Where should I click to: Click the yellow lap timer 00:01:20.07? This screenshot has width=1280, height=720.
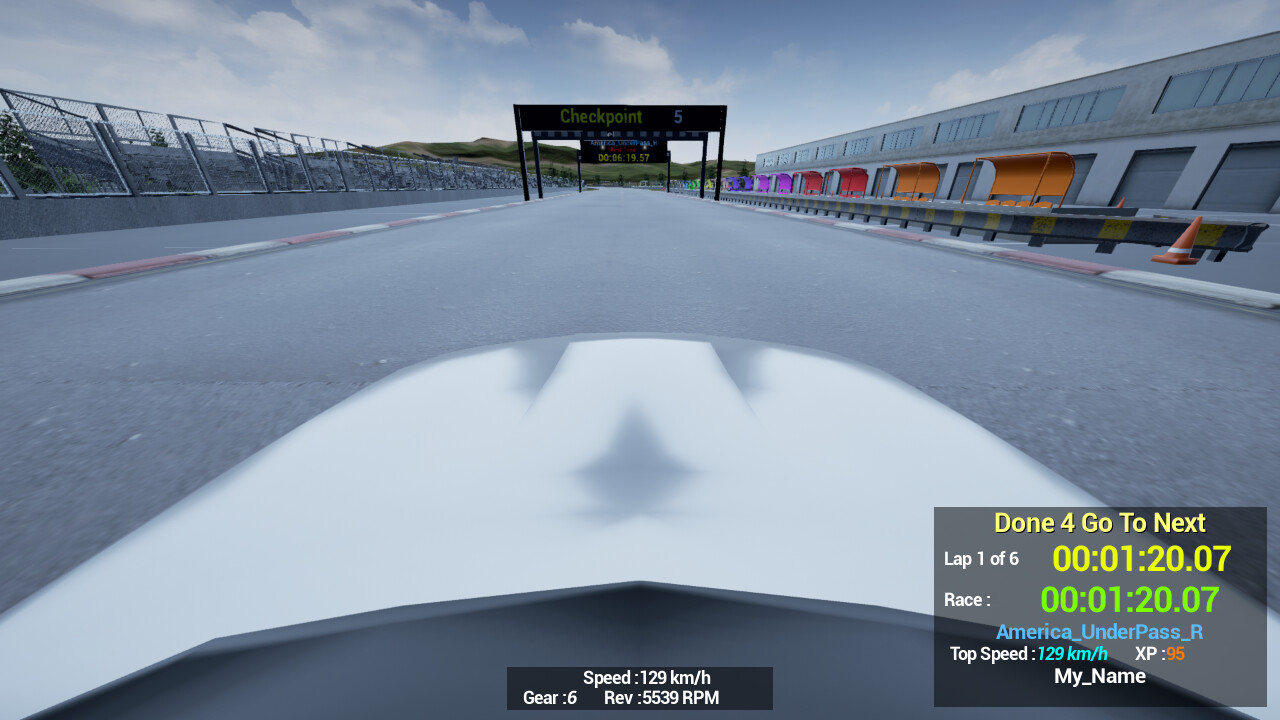pyautogui.click(x=1140, y=559)
